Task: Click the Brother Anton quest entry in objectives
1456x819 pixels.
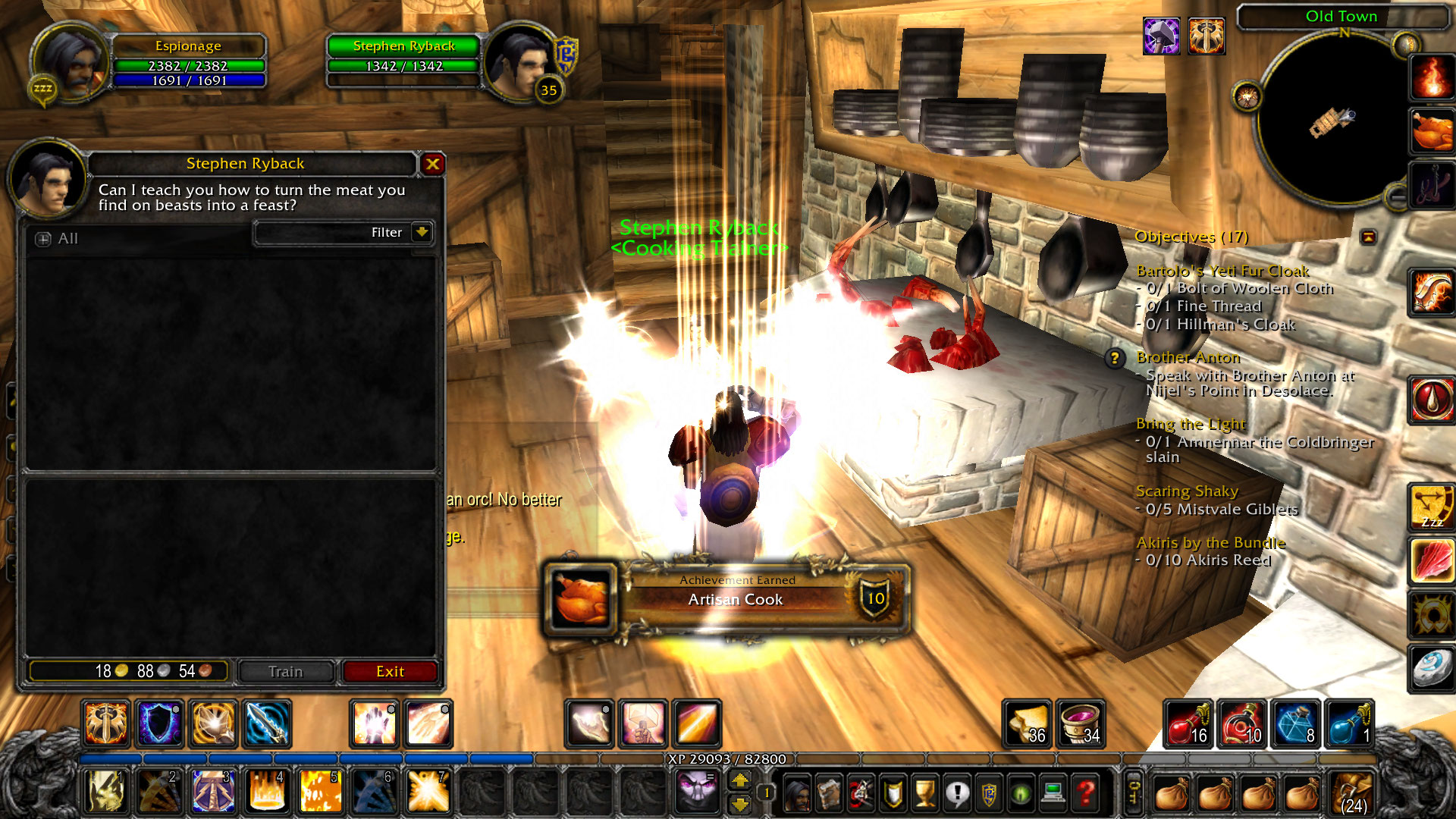Action: (x=1187, y=357)
